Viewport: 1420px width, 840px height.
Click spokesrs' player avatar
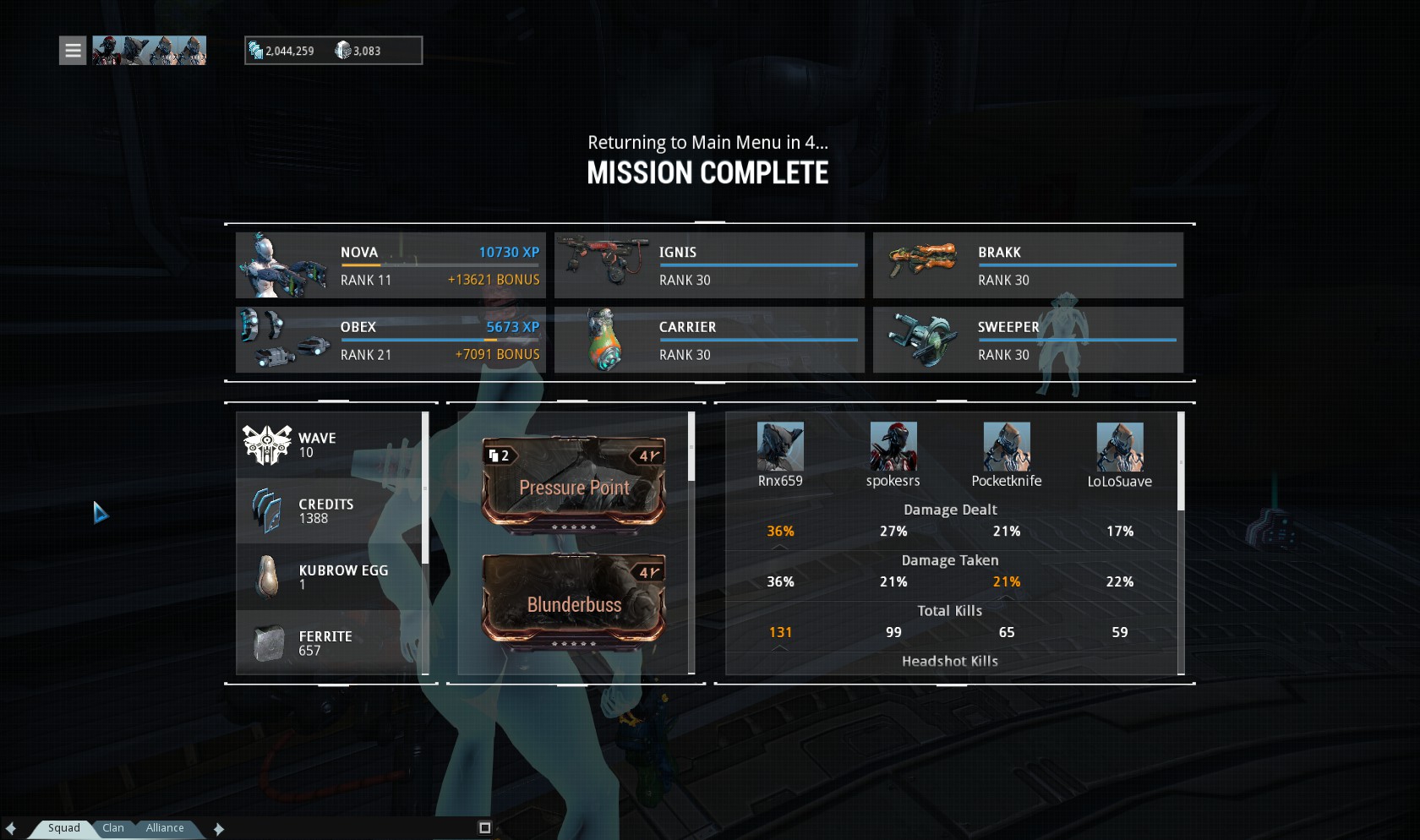click(893, 446)
